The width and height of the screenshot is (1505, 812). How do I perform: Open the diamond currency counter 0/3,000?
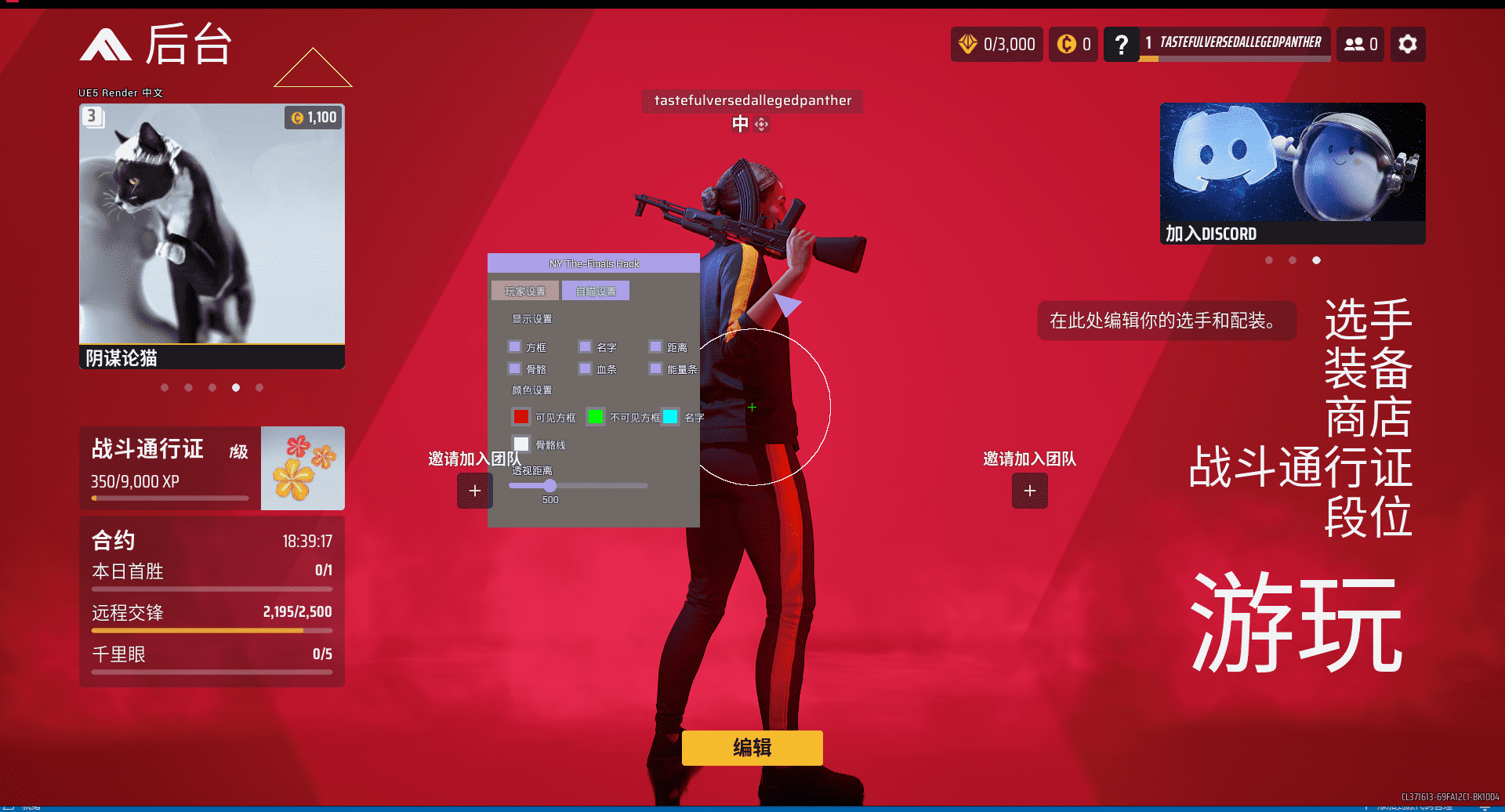[996, 44]
